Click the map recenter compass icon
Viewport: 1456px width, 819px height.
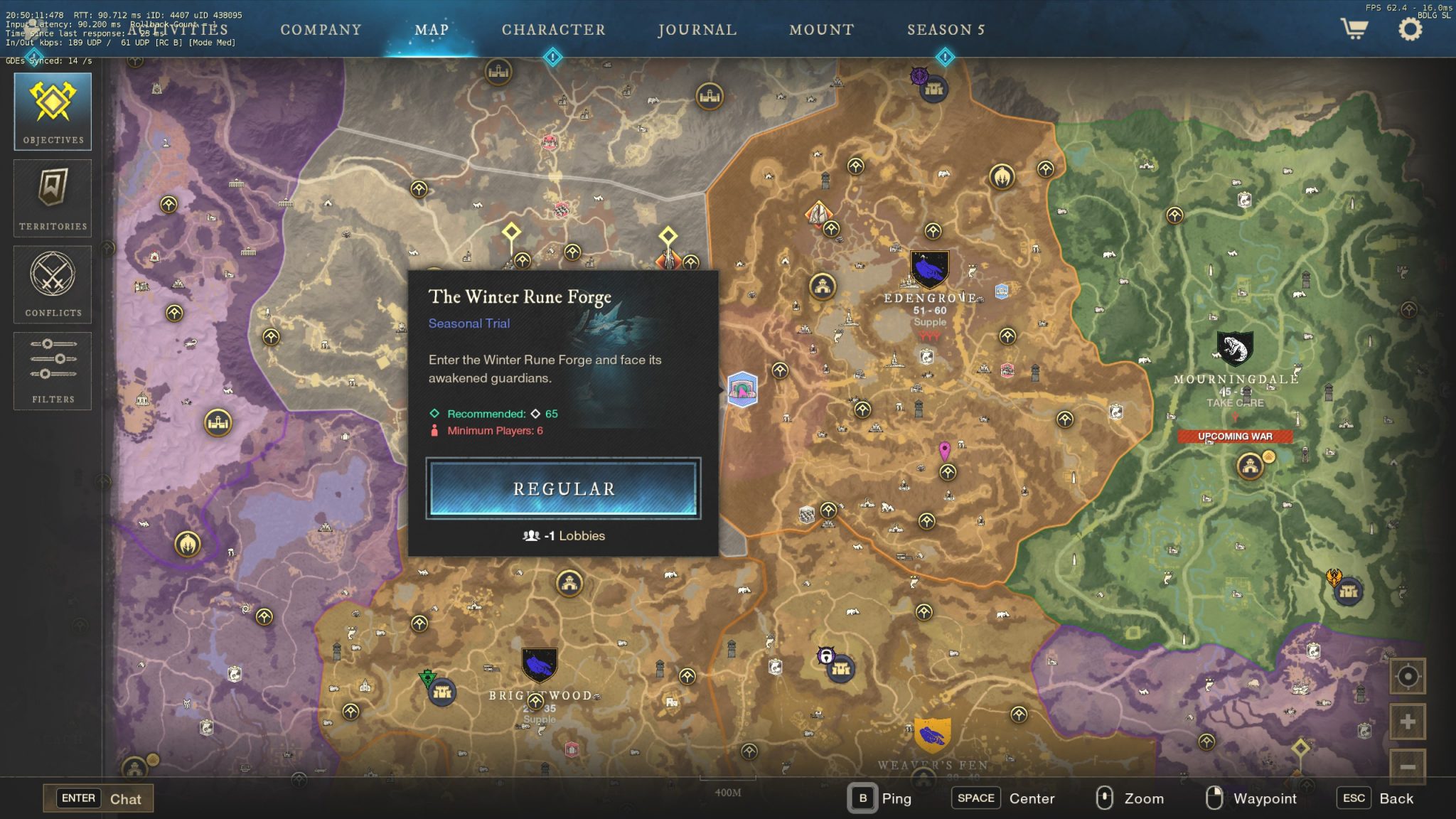pyautogui.click(x=1408, y=675)
